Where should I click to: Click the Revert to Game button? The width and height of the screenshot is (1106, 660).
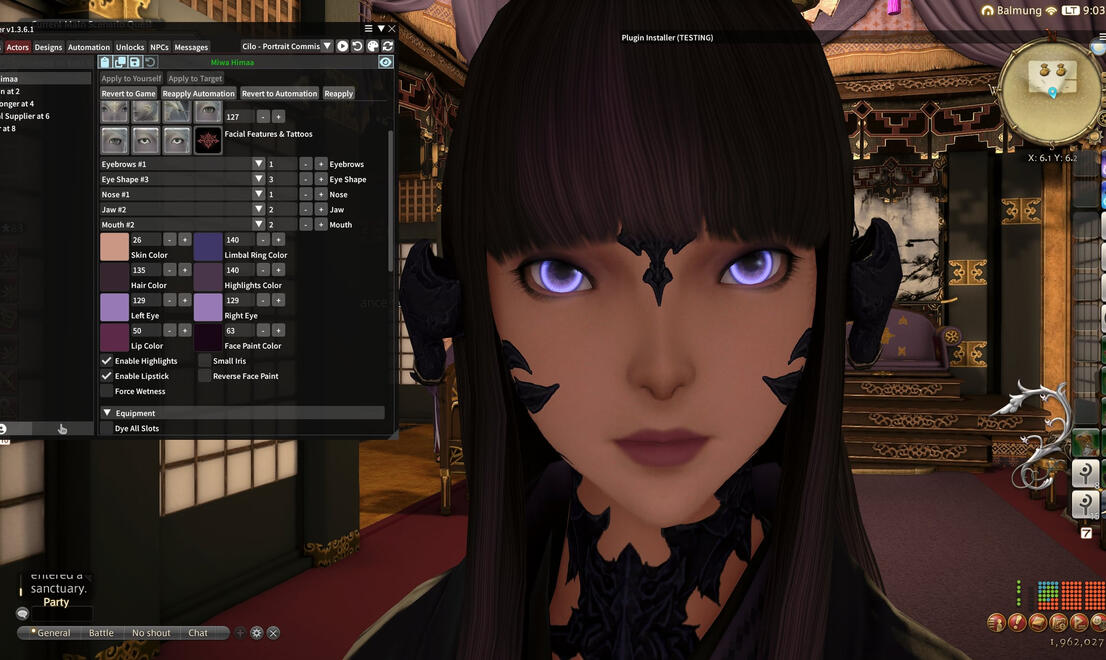click(129, 94)
